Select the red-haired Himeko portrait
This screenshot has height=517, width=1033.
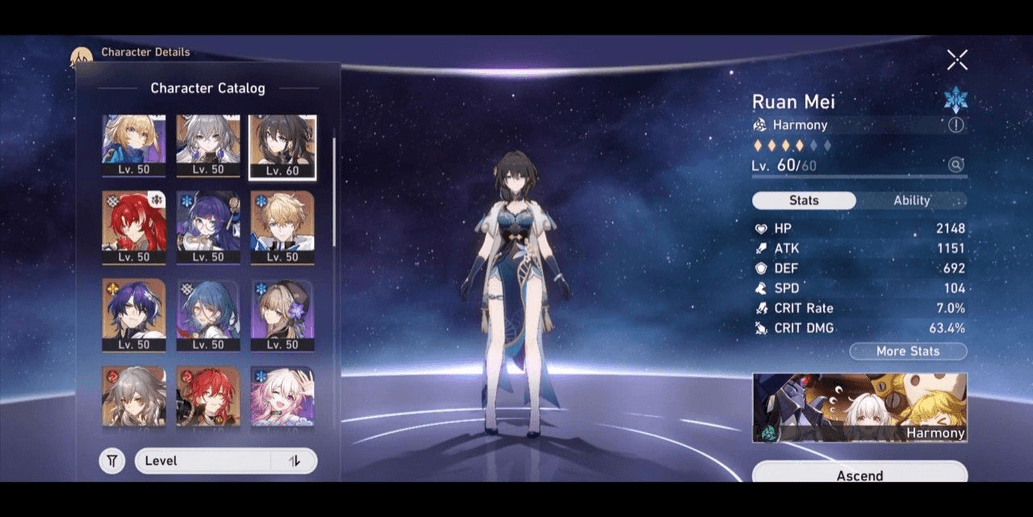[x=208, y=396]
